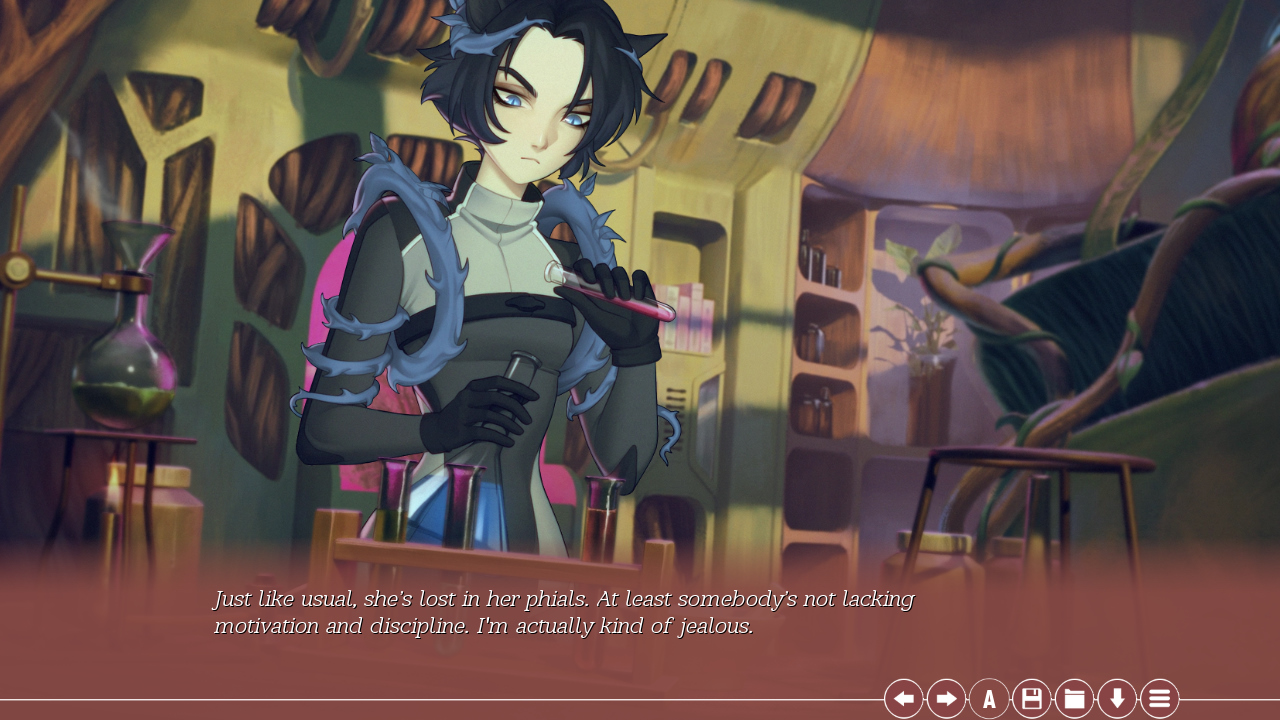1280x720 pixels.
Task: Roll back dialogue with the left arrow icon
Action: pyautogui.click(x=903, y=698)
